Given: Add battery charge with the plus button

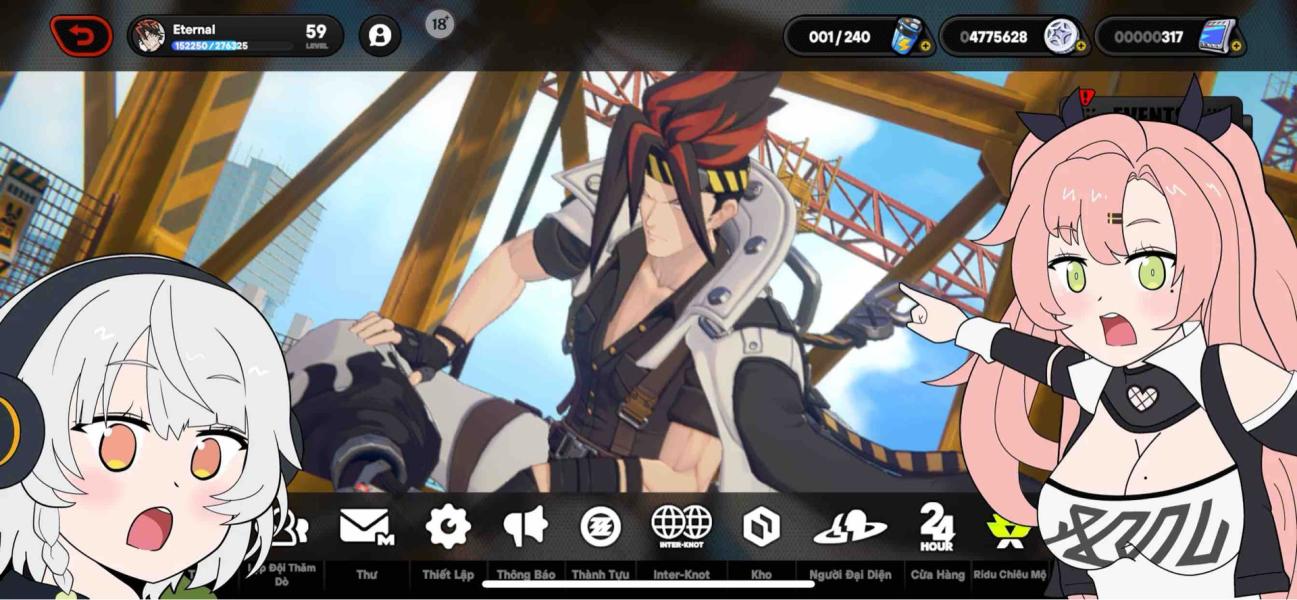Looking at the screenshot, I should 925,46.
